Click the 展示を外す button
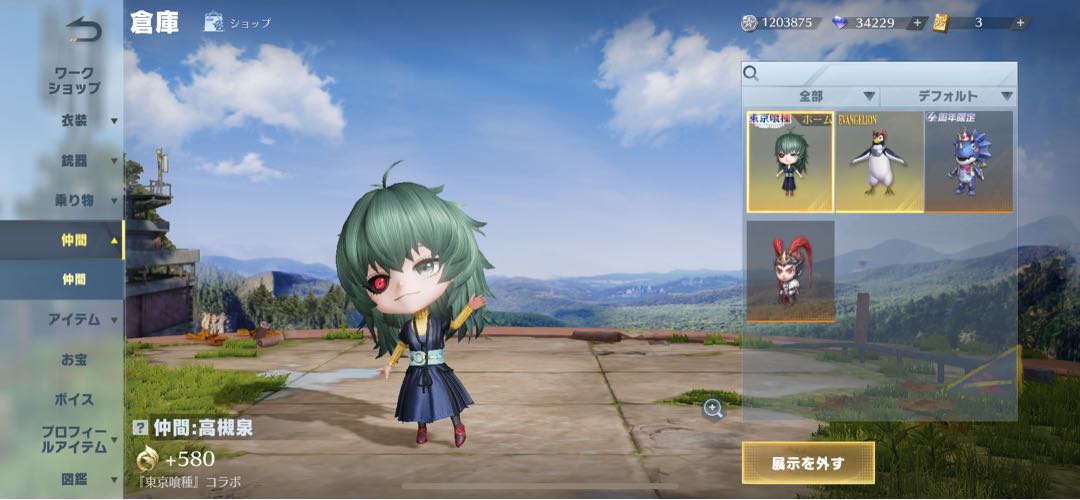Image resolution: width=1080 pixels, height=500 pixels. (808, 463)
